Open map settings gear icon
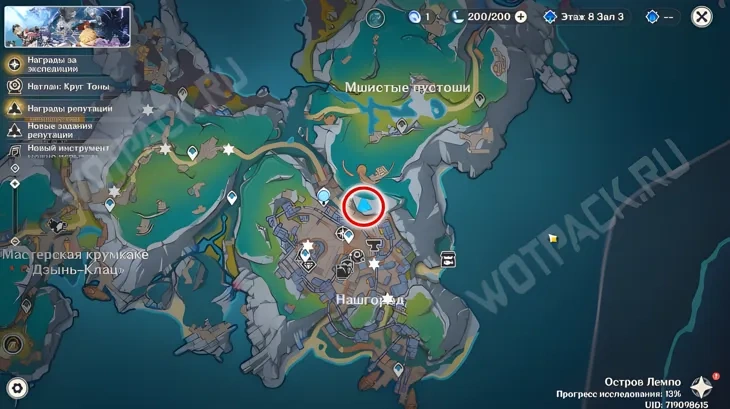Viewport: 730px width, 409px height. pos(16,388)
